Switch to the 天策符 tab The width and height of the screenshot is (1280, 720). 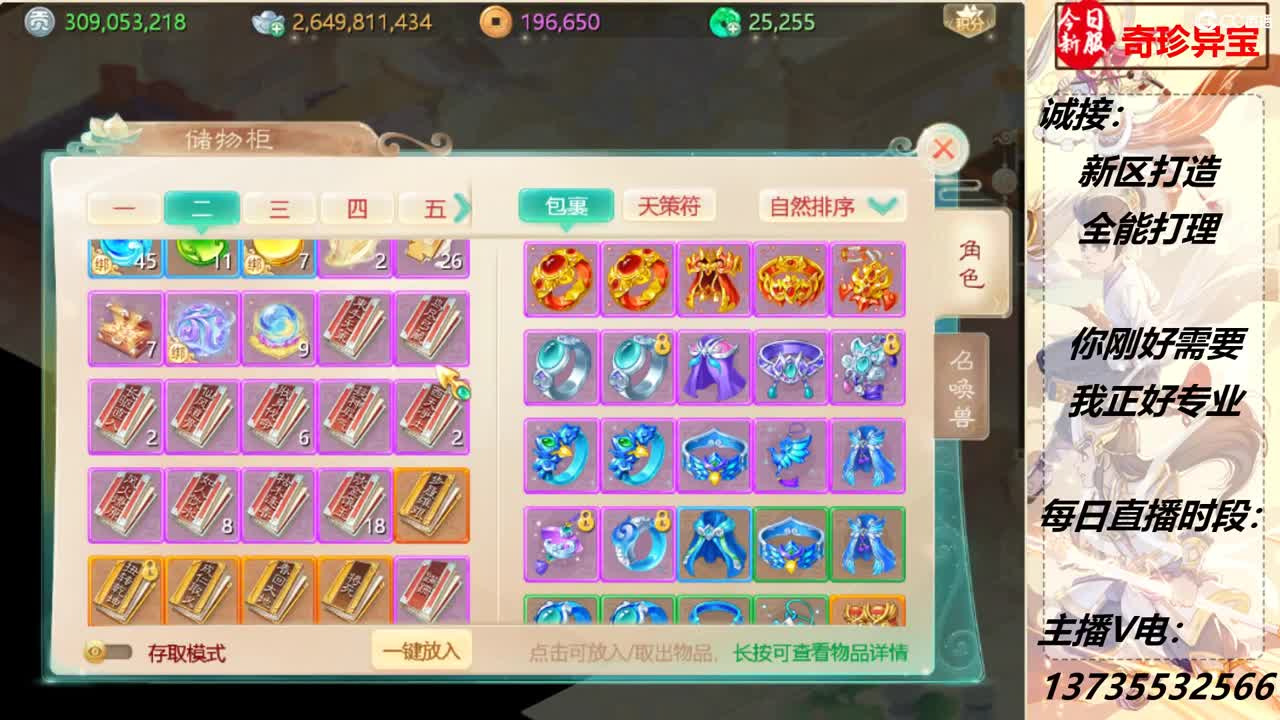pos(671,207)
